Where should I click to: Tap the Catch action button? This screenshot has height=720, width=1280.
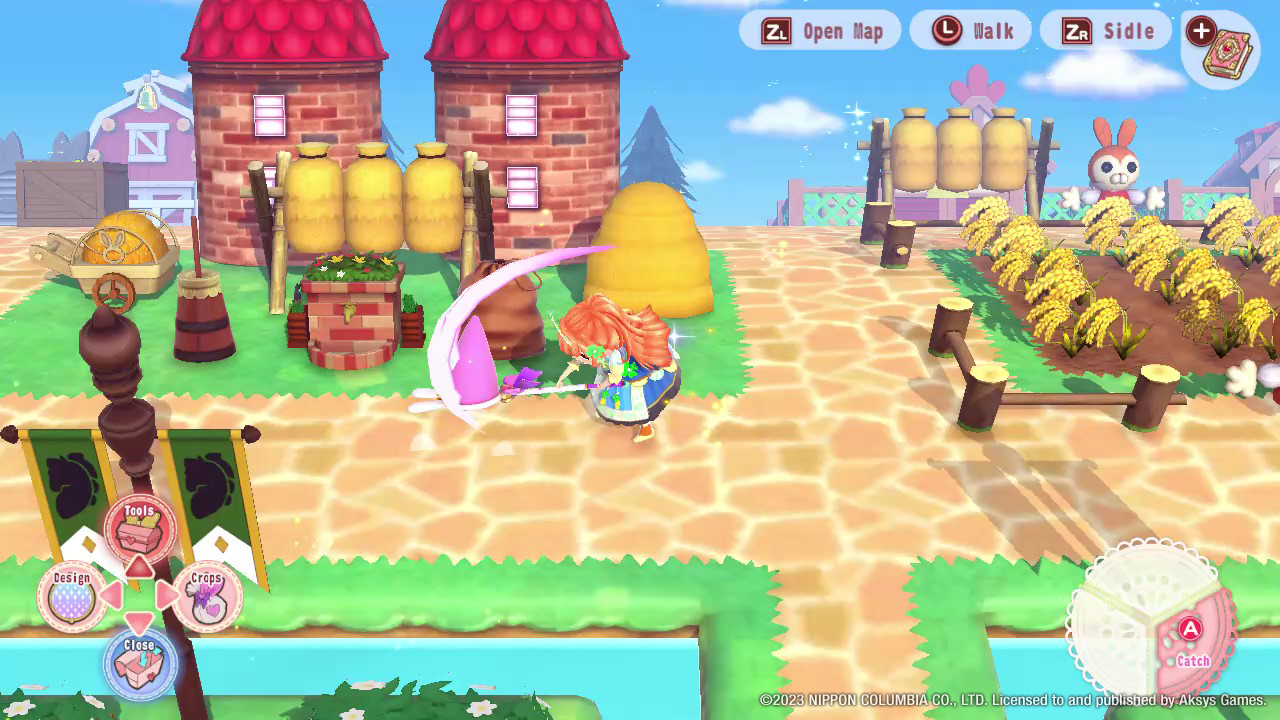point(1191,641)
